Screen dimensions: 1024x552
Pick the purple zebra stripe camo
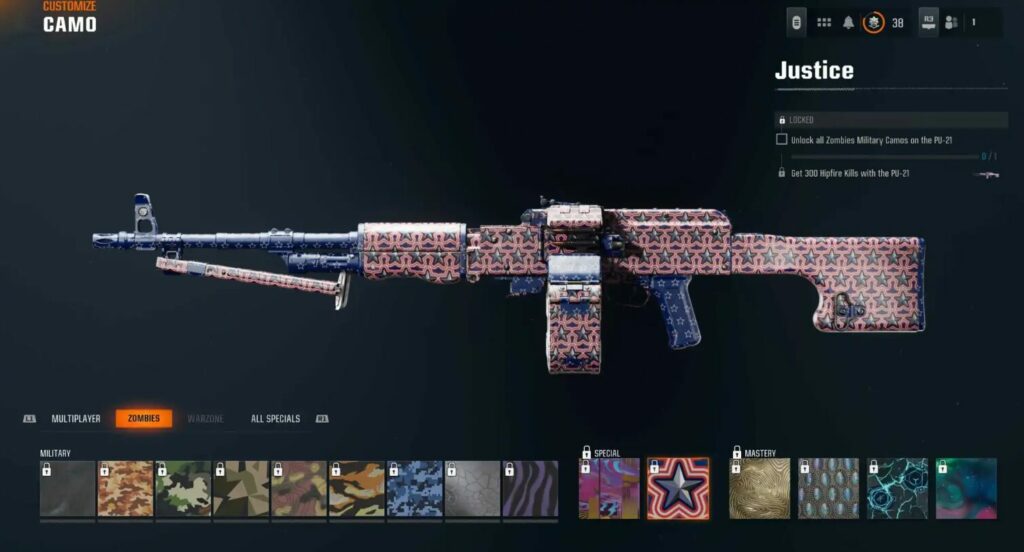(x=531, y=489)
